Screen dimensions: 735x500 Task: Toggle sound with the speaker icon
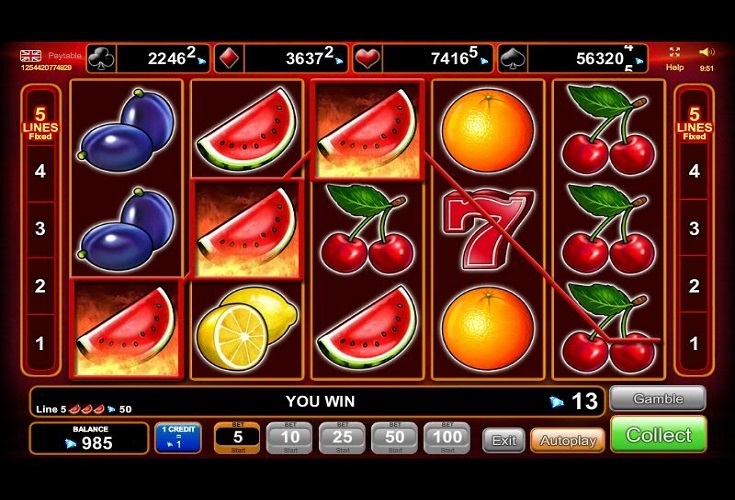click(x=706, y=52)
